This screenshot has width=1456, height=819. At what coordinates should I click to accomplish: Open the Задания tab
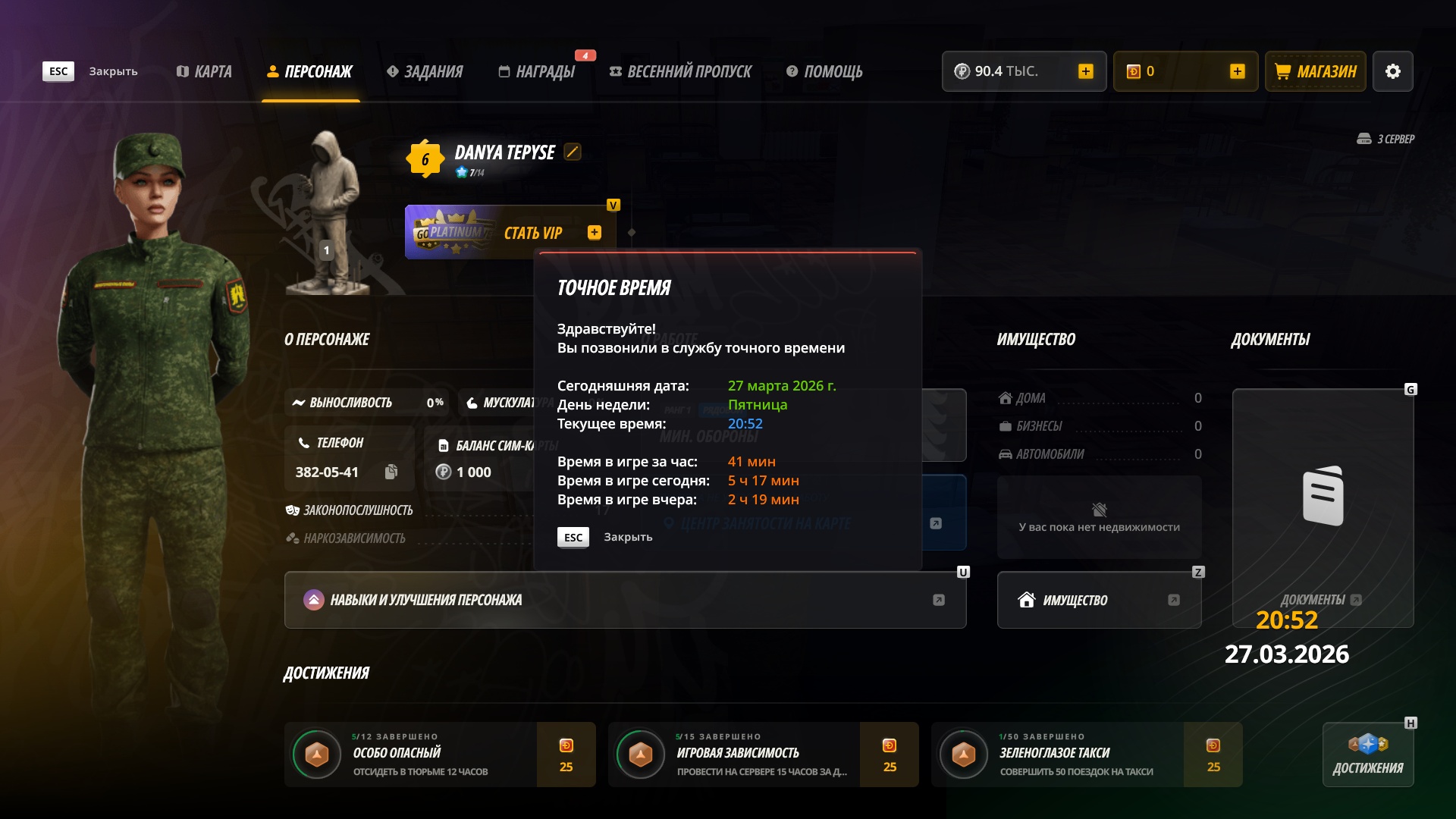click(425, 71)
